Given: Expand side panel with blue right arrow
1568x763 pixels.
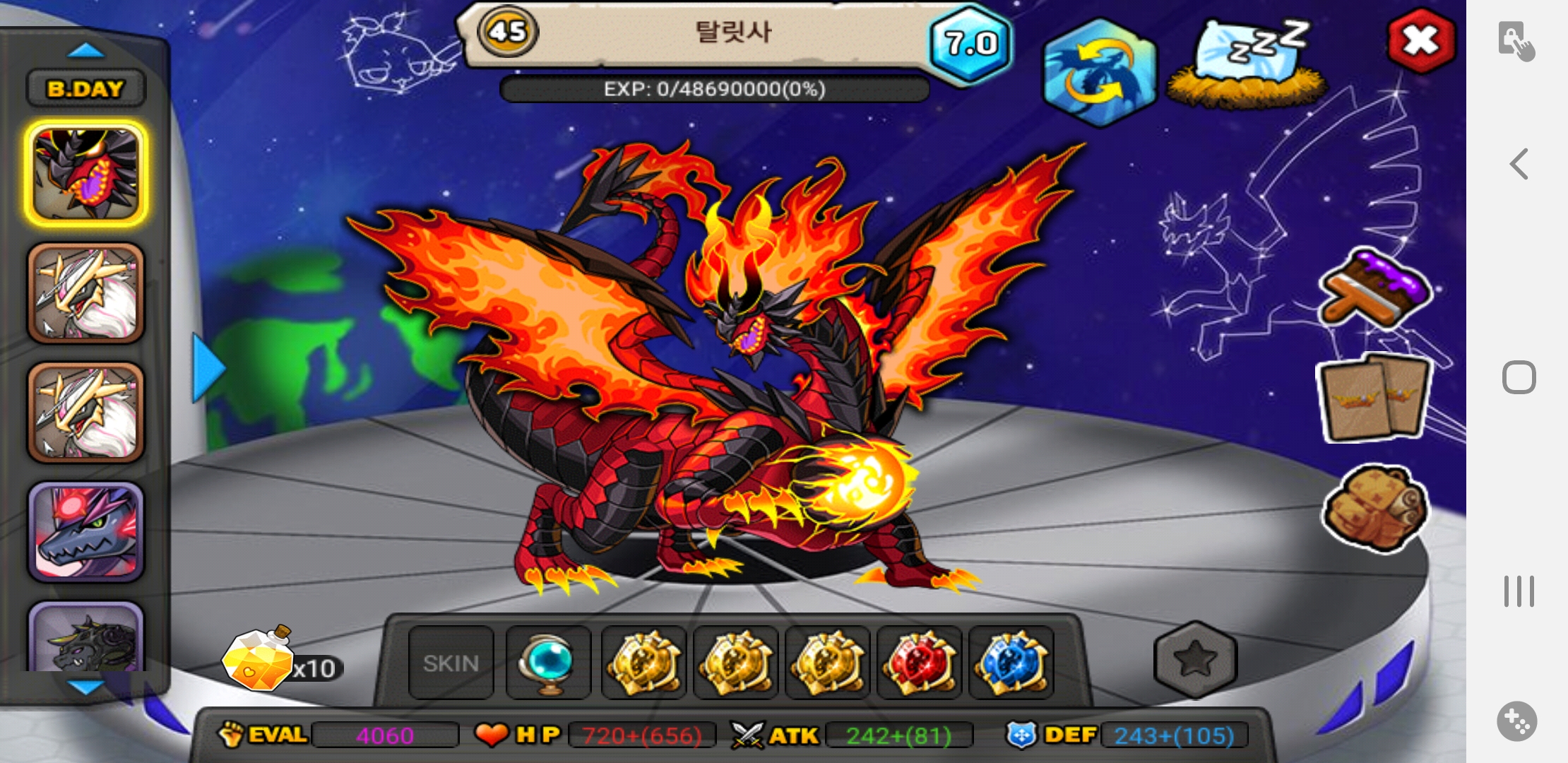Looking at the screenshot, I should point(208,368).
